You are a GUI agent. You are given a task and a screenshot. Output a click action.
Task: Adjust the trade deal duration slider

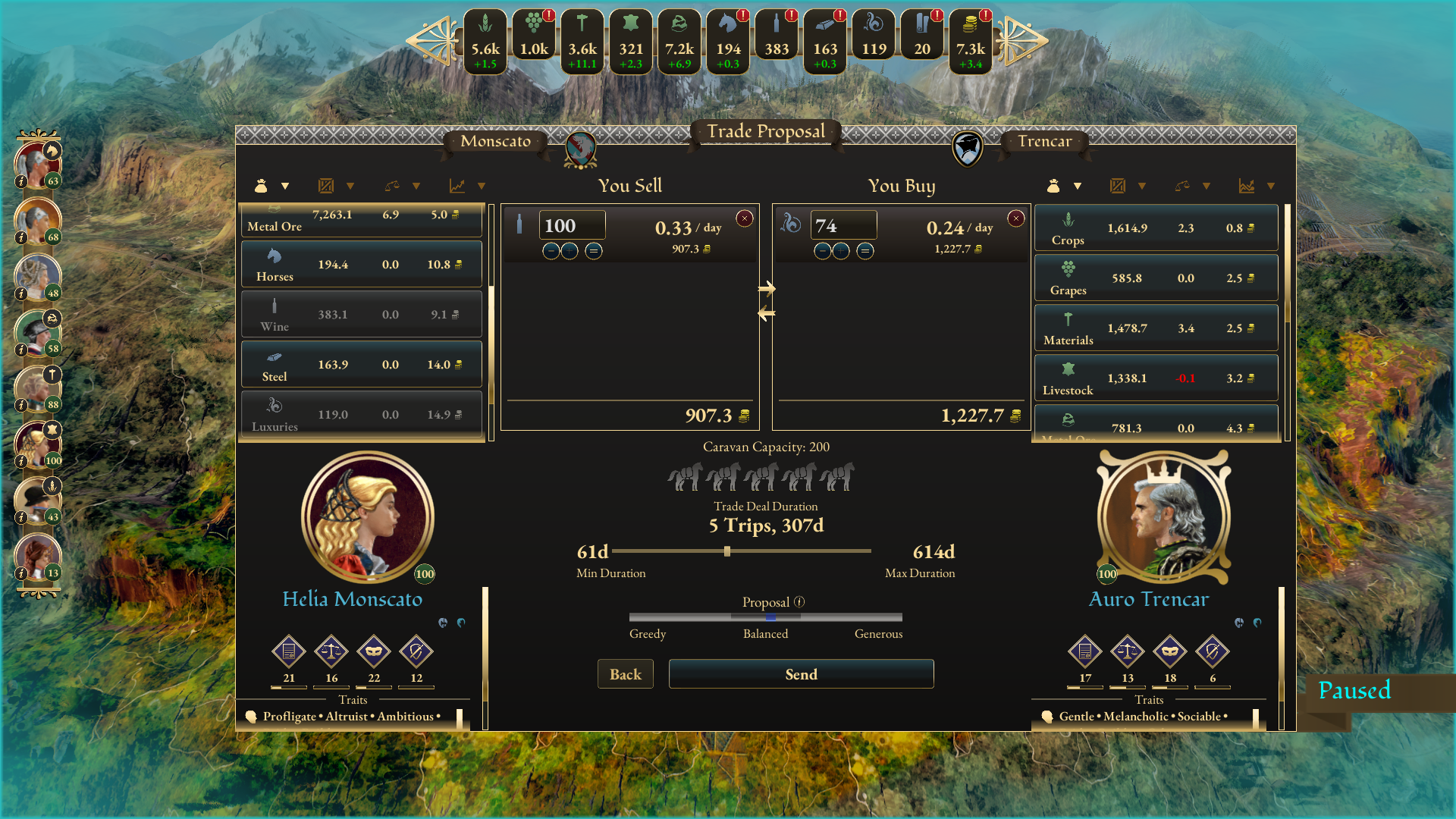coord(727,551)
